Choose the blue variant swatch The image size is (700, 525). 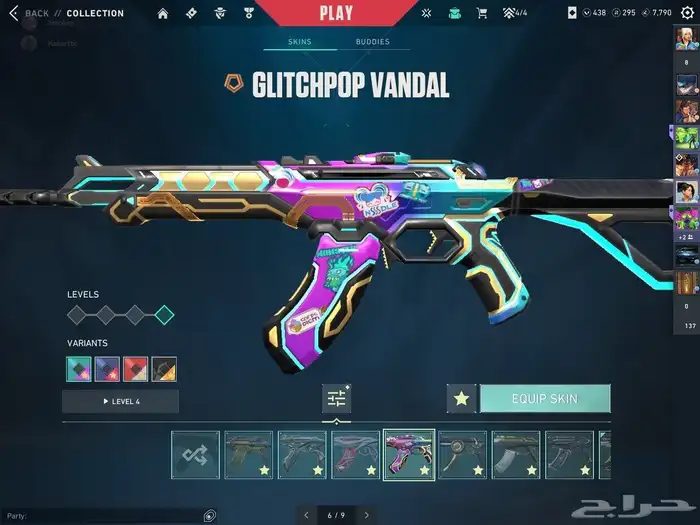107,369
